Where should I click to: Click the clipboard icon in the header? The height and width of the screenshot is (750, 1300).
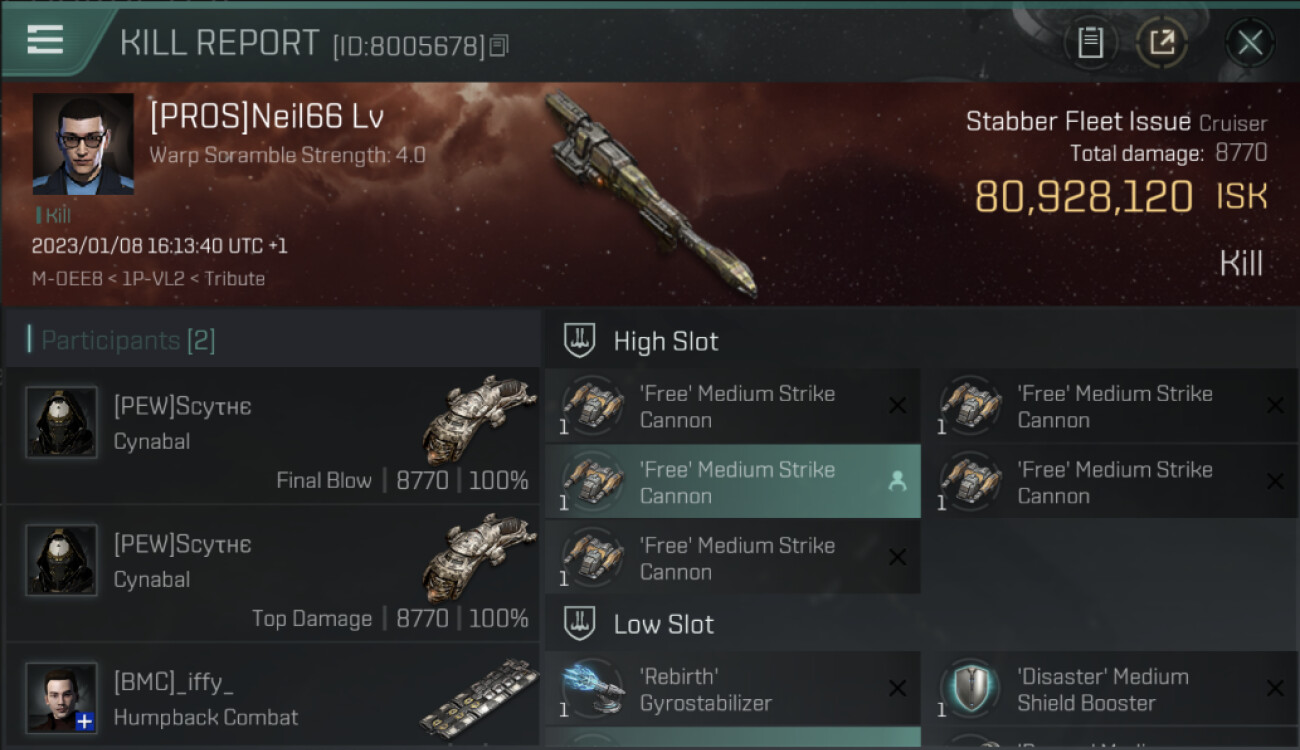tap(1090, 42)
